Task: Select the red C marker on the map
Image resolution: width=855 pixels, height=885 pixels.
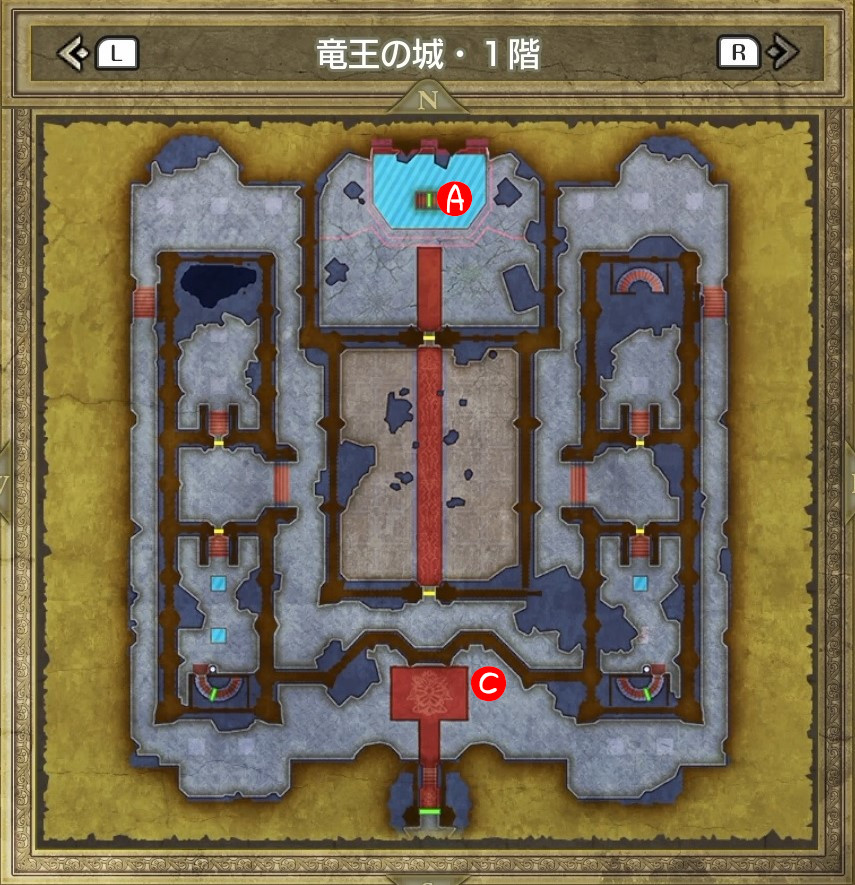Action: point(490,683)
